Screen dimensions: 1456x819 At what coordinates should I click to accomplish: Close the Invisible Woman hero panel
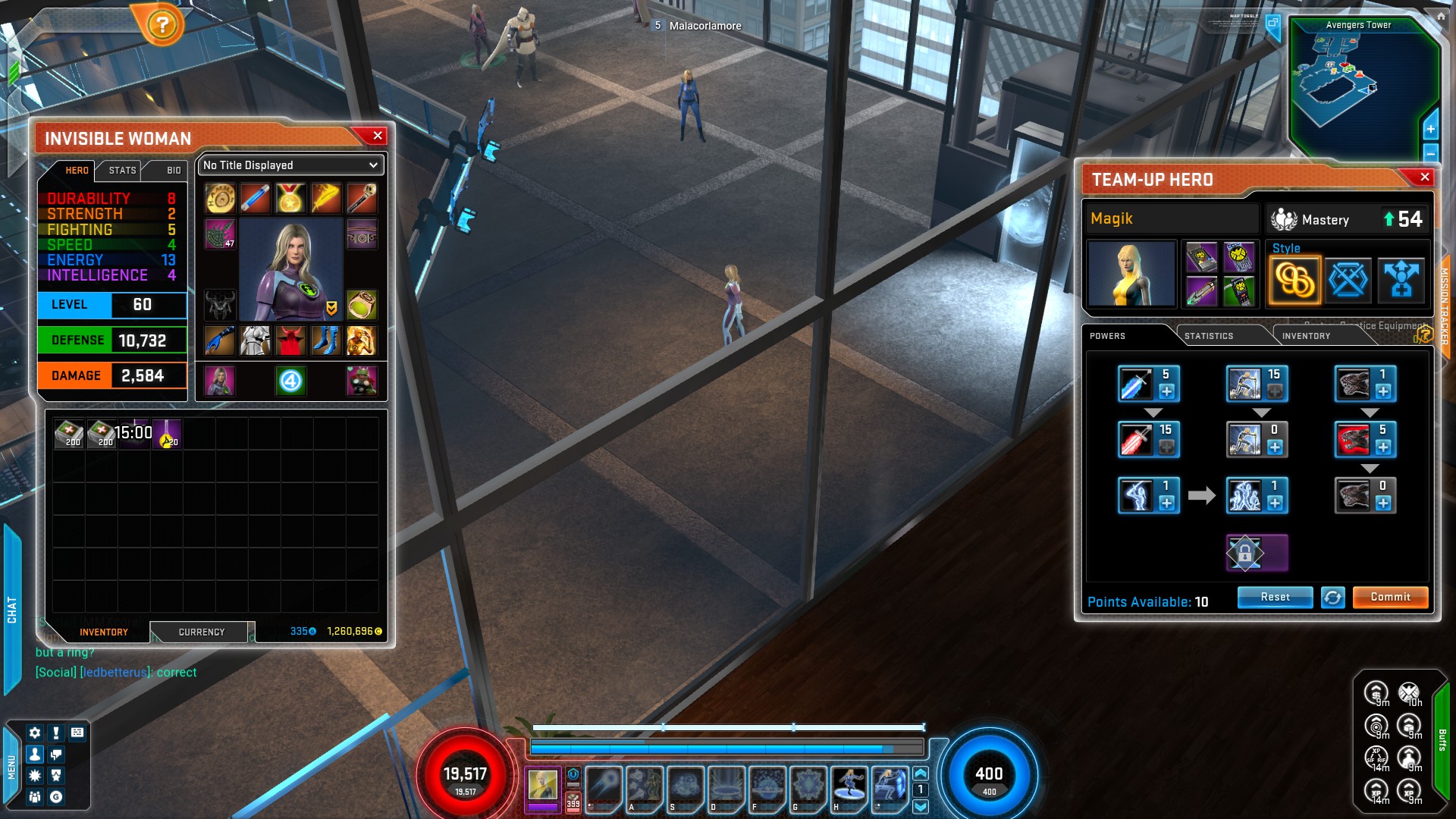point(378,136)
